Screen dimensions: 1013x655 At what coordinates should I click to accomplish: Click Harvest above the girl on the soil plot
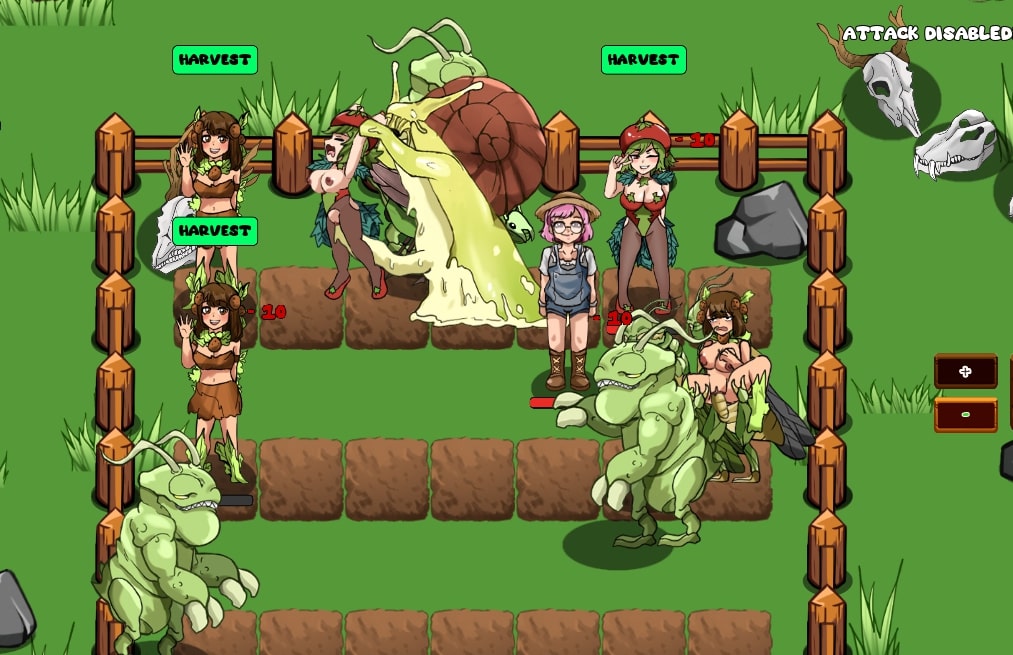point(214,231)
